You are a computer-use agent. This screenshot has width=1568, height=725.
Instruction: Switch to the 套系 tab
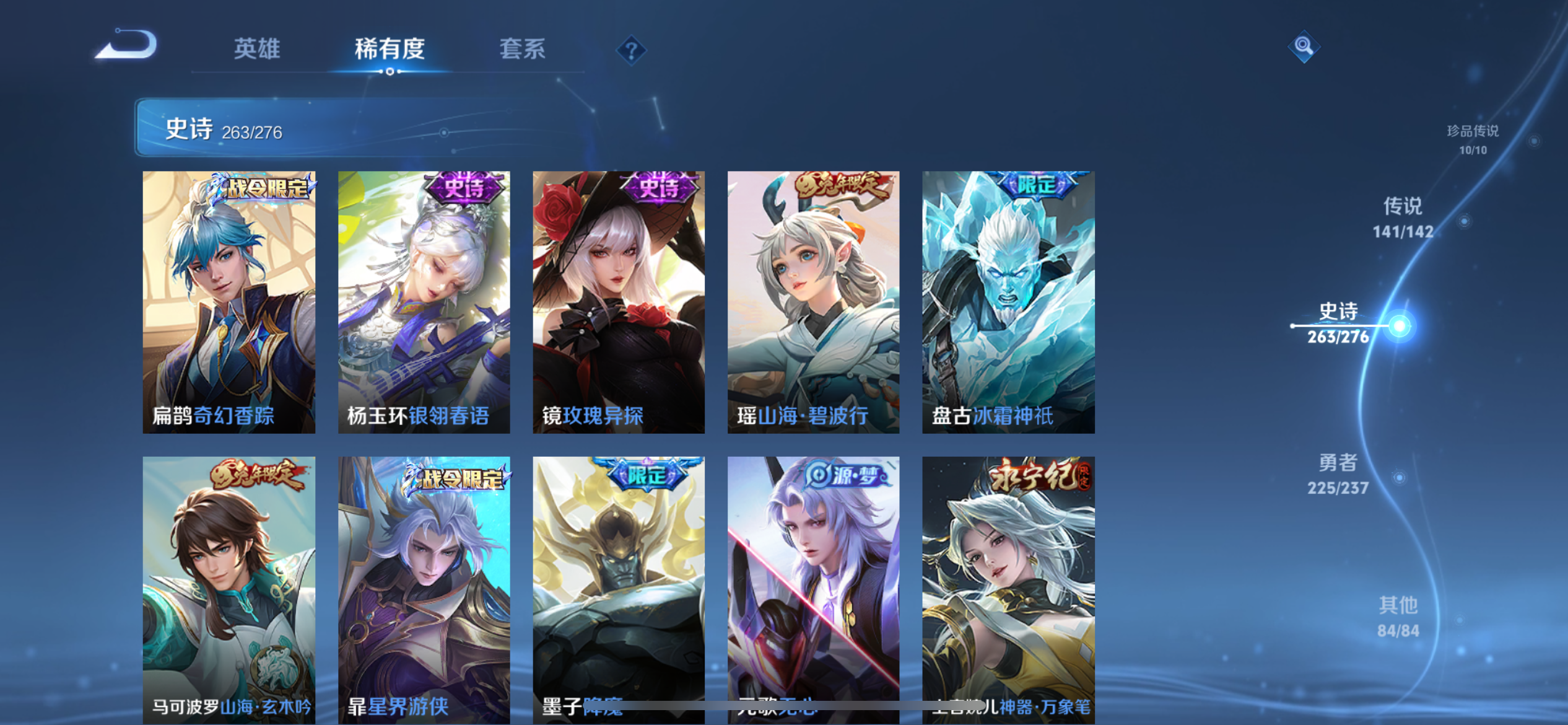click(523, 49)
